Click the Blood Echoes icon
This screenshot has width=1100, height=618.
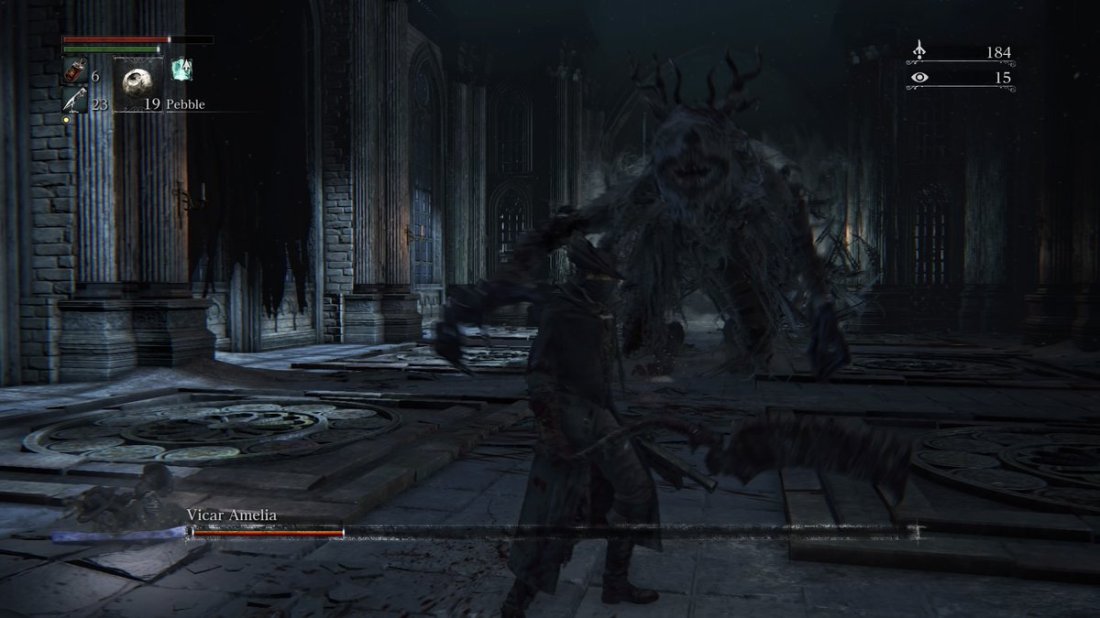pyautogui.click(x=920, y=52)
